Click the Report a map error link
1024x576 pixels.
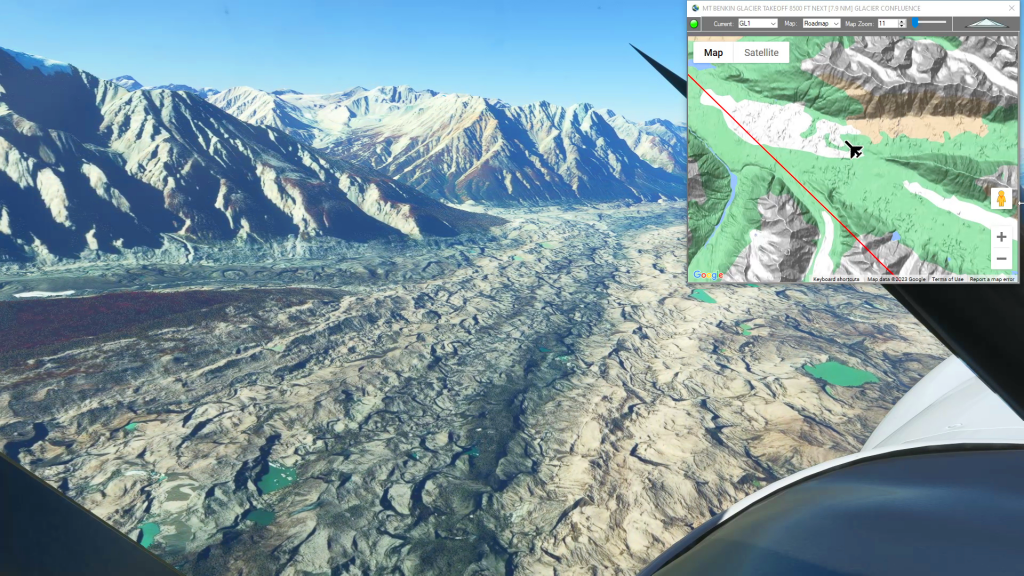click(991, 279)
